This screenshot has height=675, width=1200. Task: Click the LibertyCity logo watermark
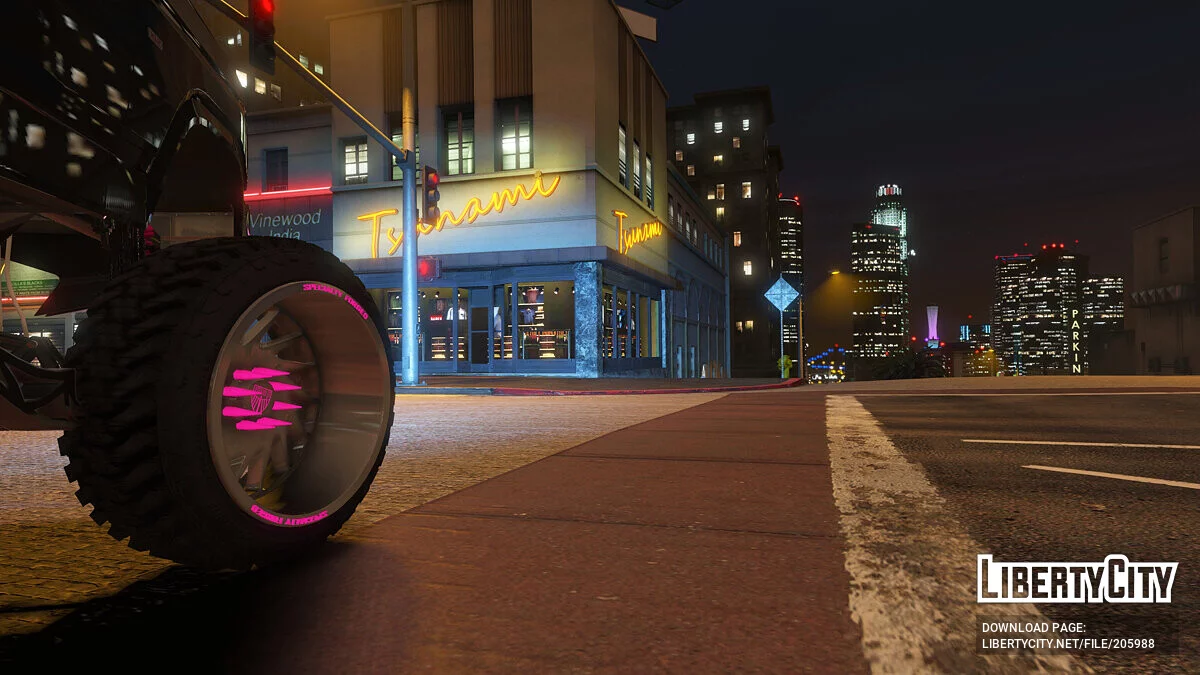tap(1077, 579)
